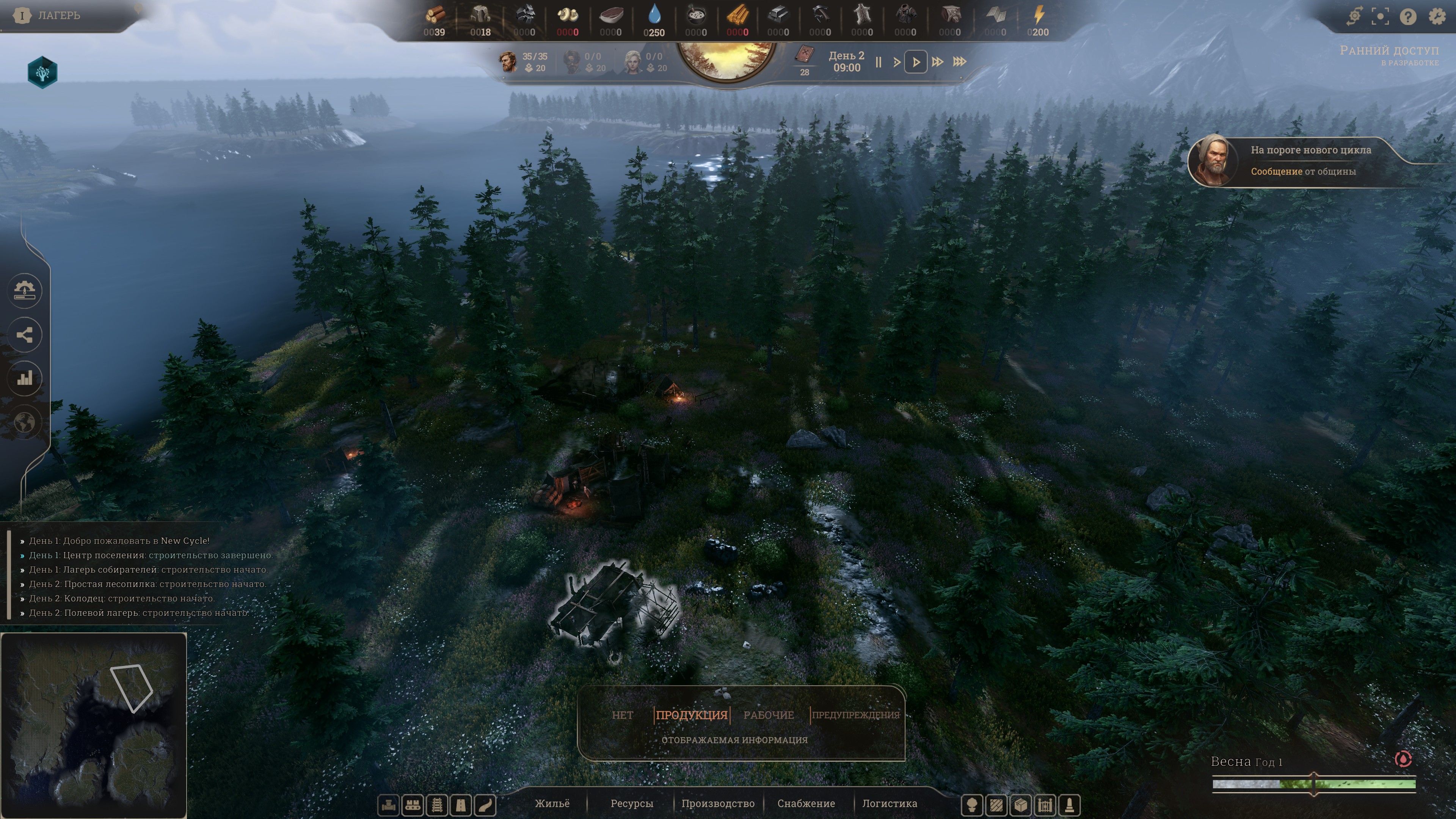Open the gear-and-wrench settings menu
The height and width of the screenshot is (819, 1456).
(1437, 16)
